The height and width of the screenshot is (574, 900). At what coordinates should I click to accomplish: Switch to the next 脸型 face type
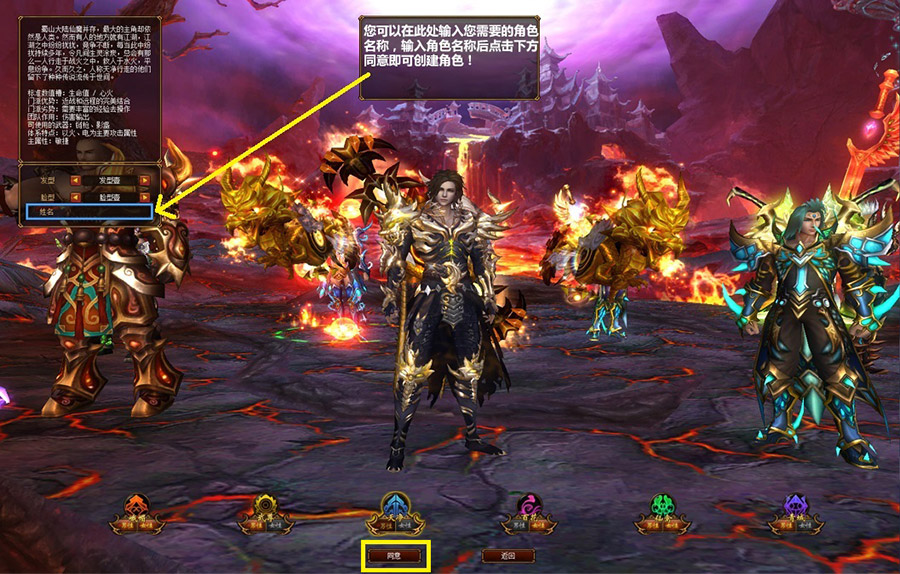click(x=145, y=197)
